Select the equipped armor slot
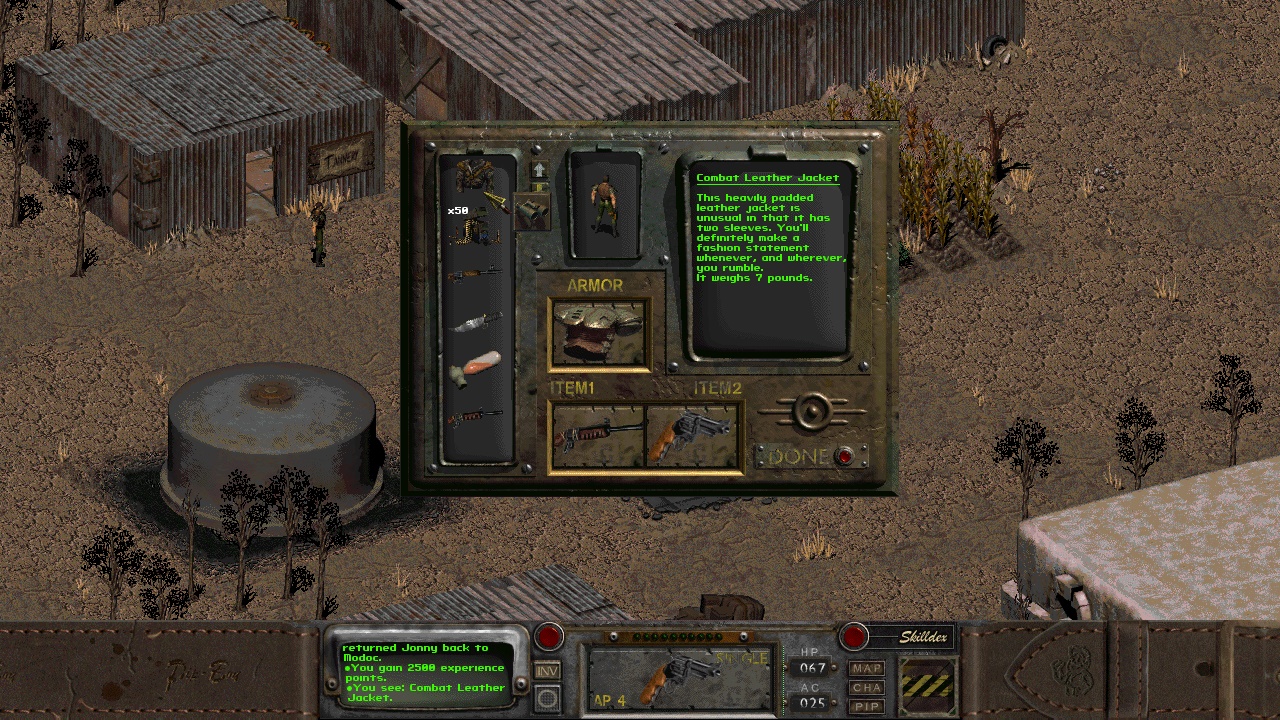Image resolution: width=1280 pixels, height=720 pixels. [x=598, y=334]
